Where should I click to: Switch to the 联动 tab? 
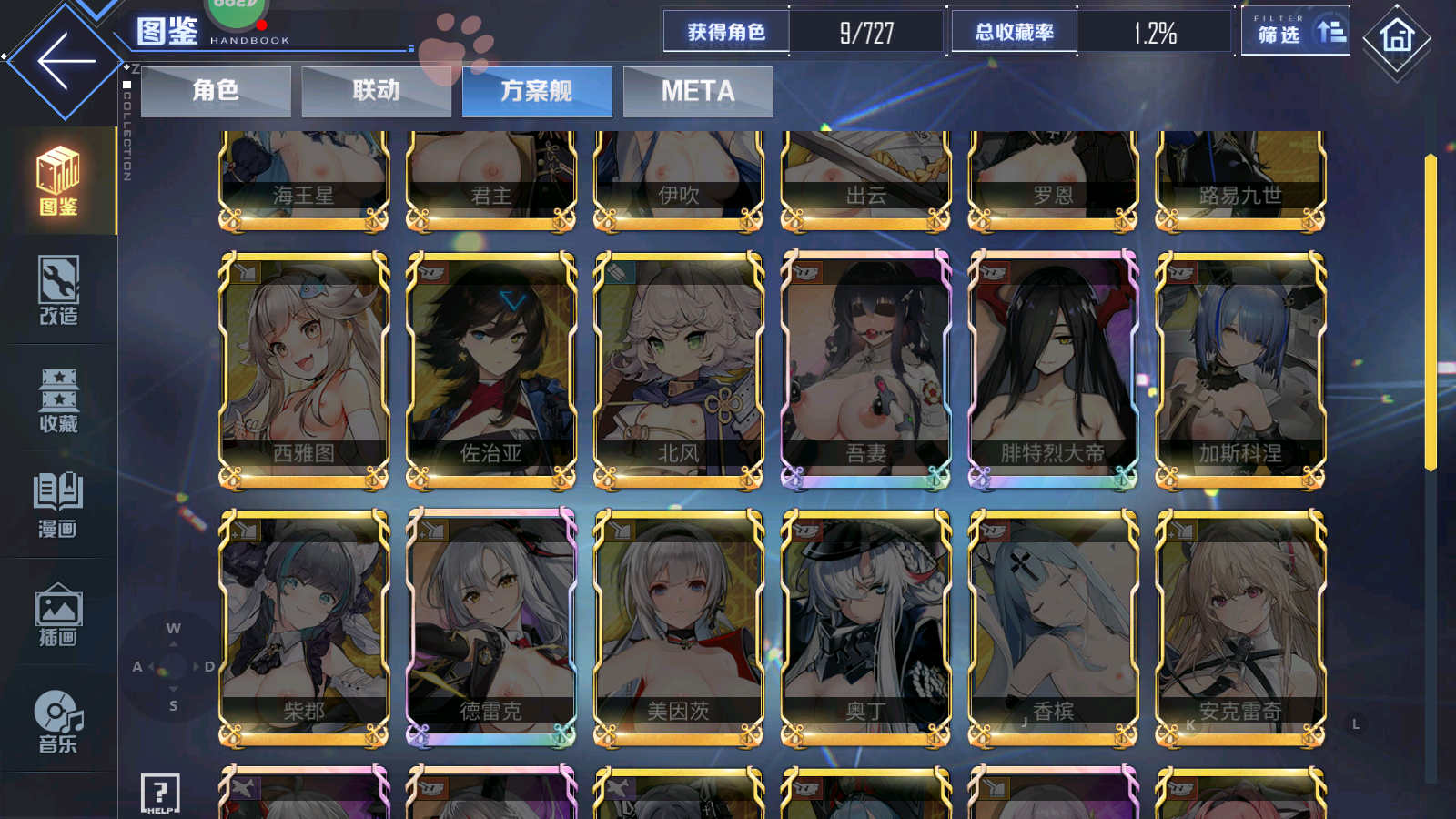tap(376, 91)
